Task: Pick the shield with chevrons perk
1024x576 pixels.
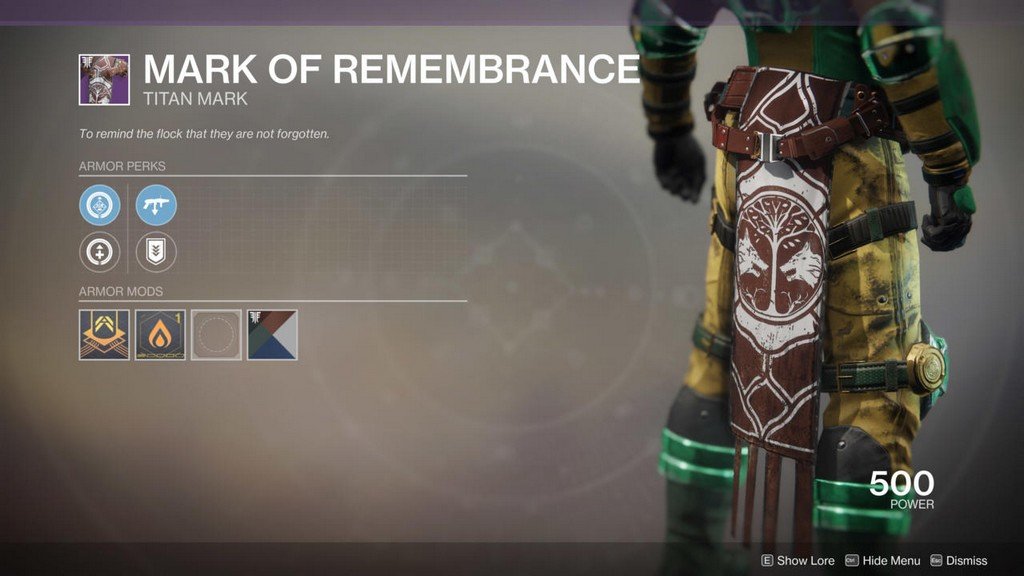Action: [x=156, y=253]
